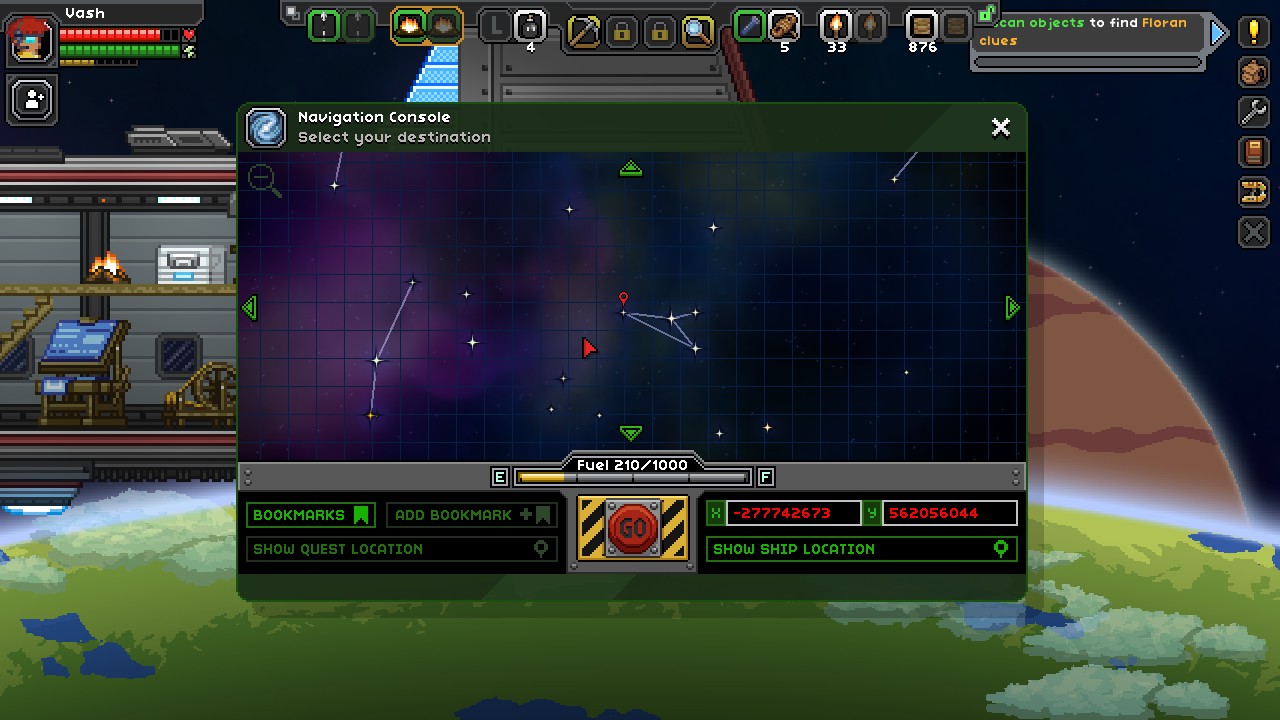Click the Add Bookmark button
Image resolution: width=1280 pixels, height=720 pixels.
coord(472,515)
